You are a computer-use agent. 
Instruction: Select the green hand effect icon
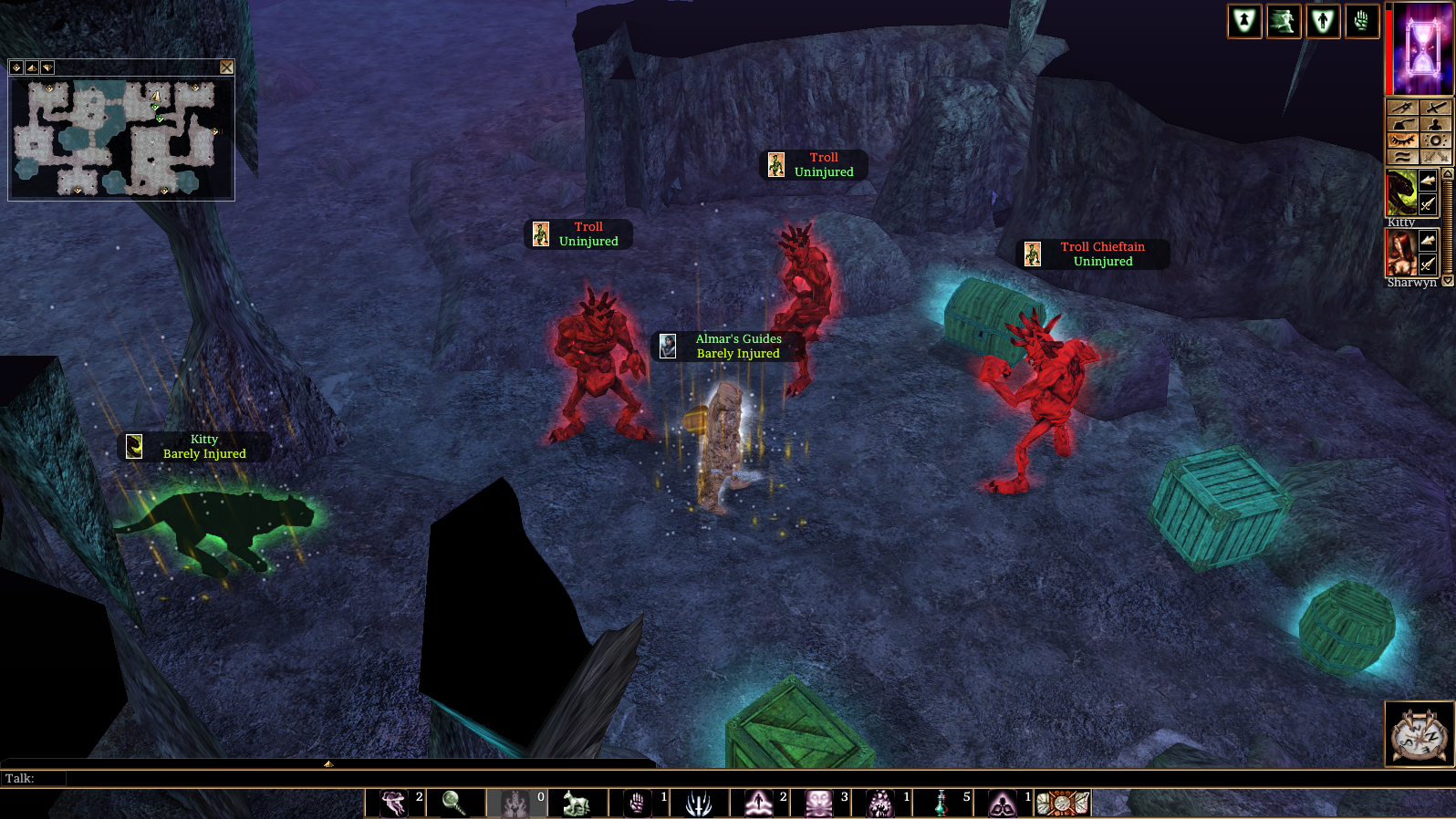click(1361, 21)
